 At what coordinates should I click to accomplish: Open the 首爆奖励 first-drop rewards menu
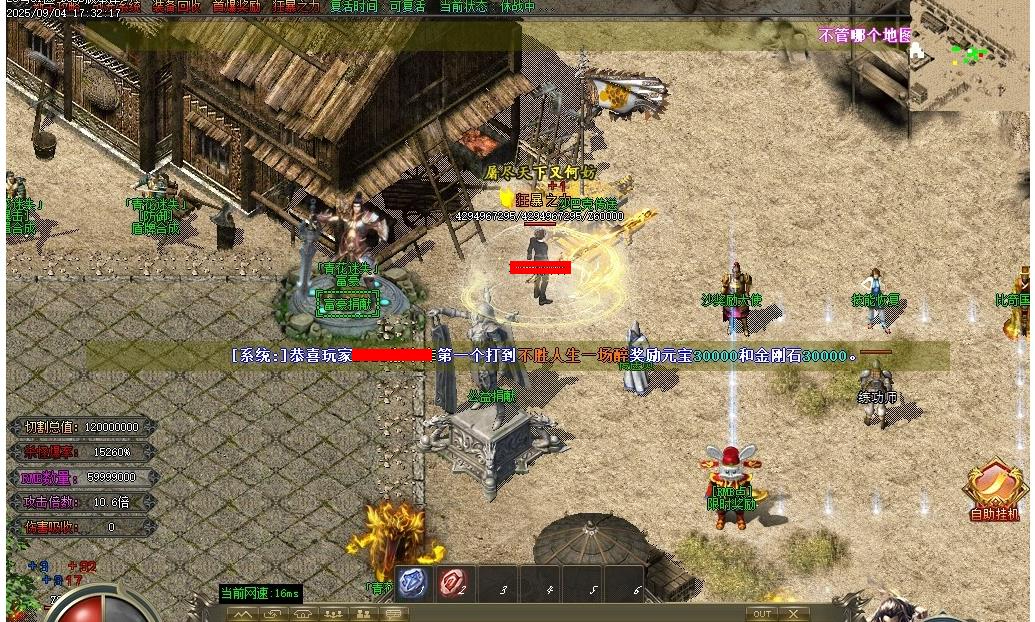point(236,6)
